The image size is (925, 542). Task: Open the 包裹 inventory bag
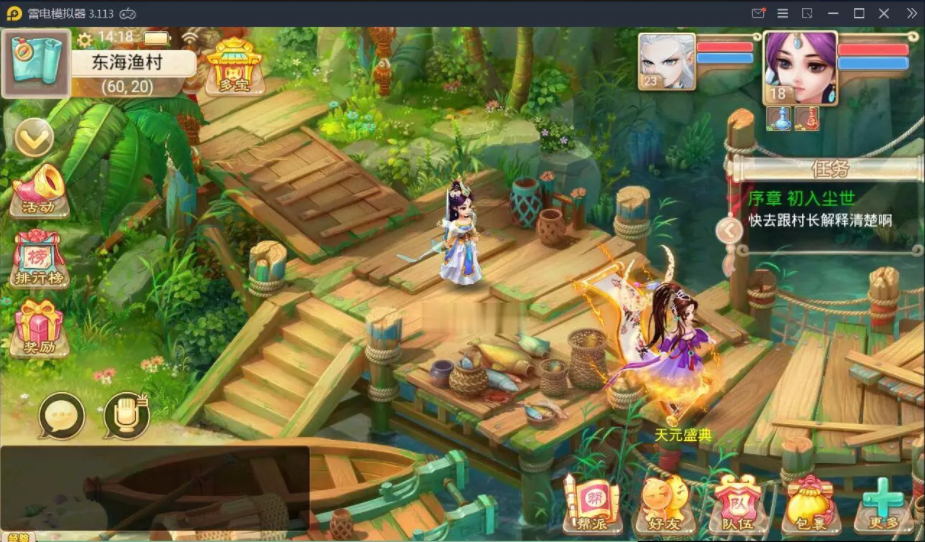811,503
